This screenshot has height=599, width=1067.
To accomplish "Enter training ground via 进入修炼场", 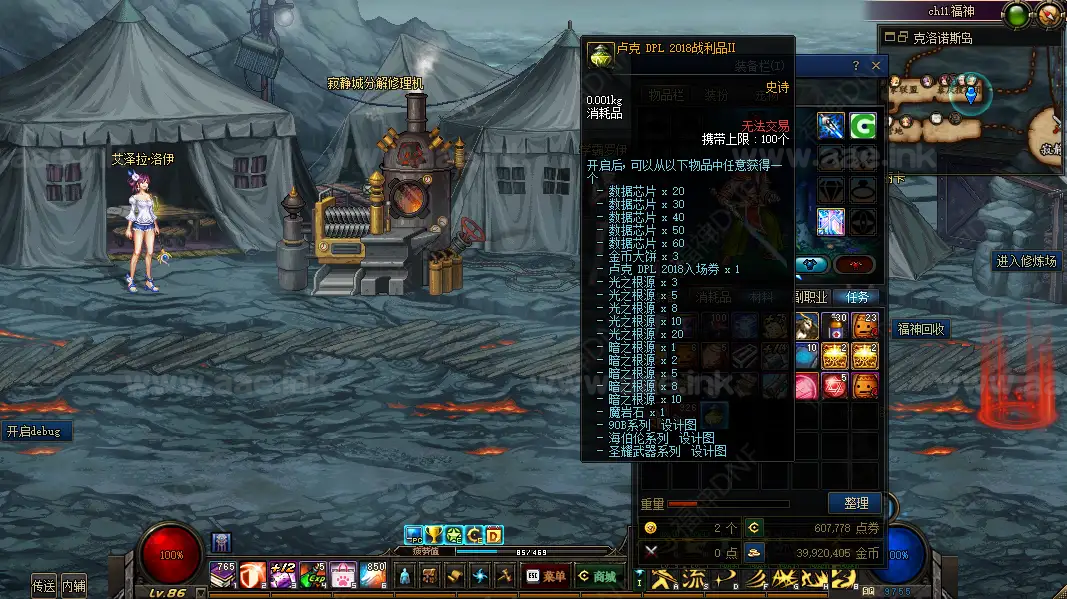I will click(x=1026, y=261).
